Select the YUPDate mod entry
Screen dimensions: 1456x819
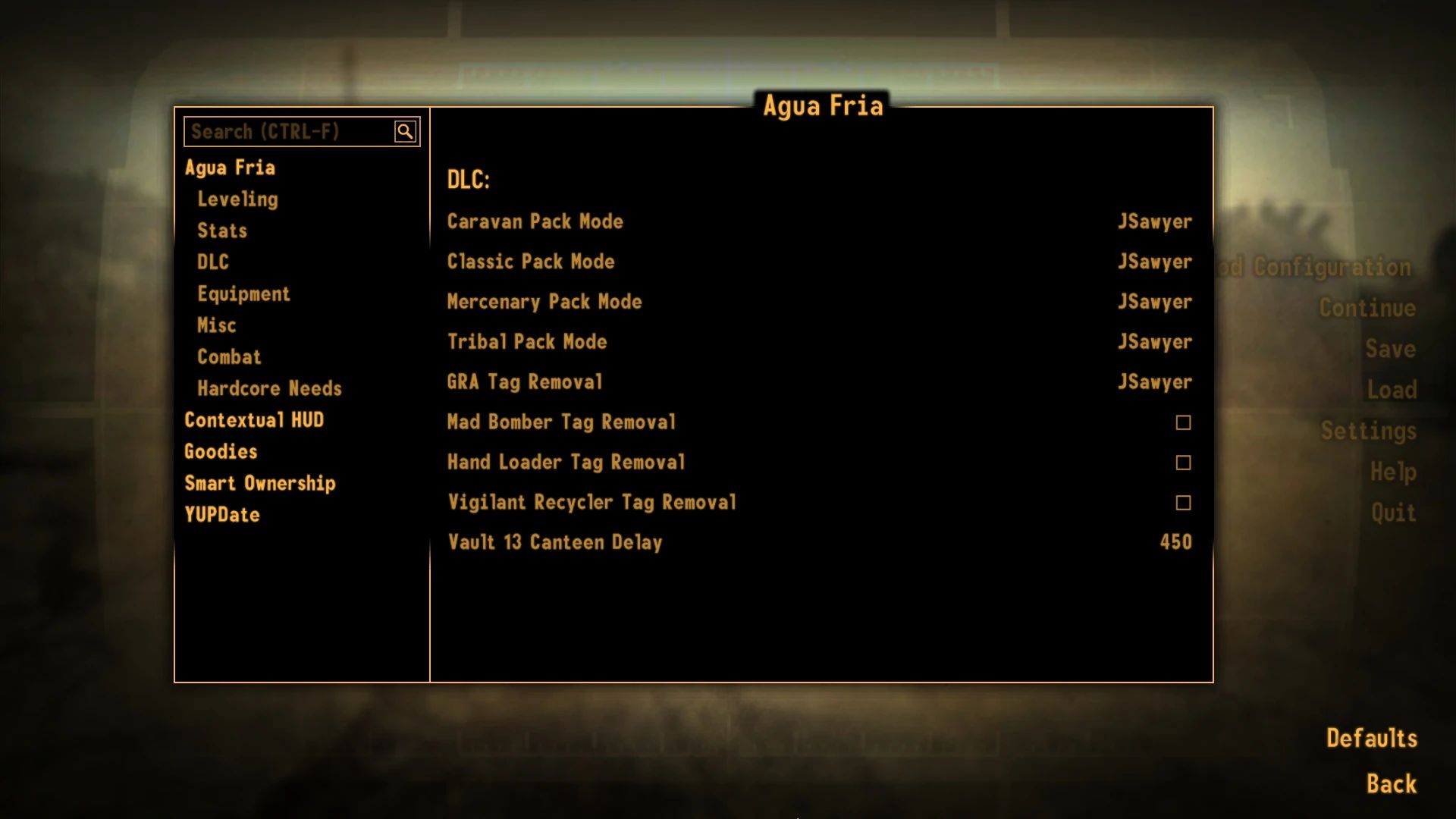[x=221, y=515]
